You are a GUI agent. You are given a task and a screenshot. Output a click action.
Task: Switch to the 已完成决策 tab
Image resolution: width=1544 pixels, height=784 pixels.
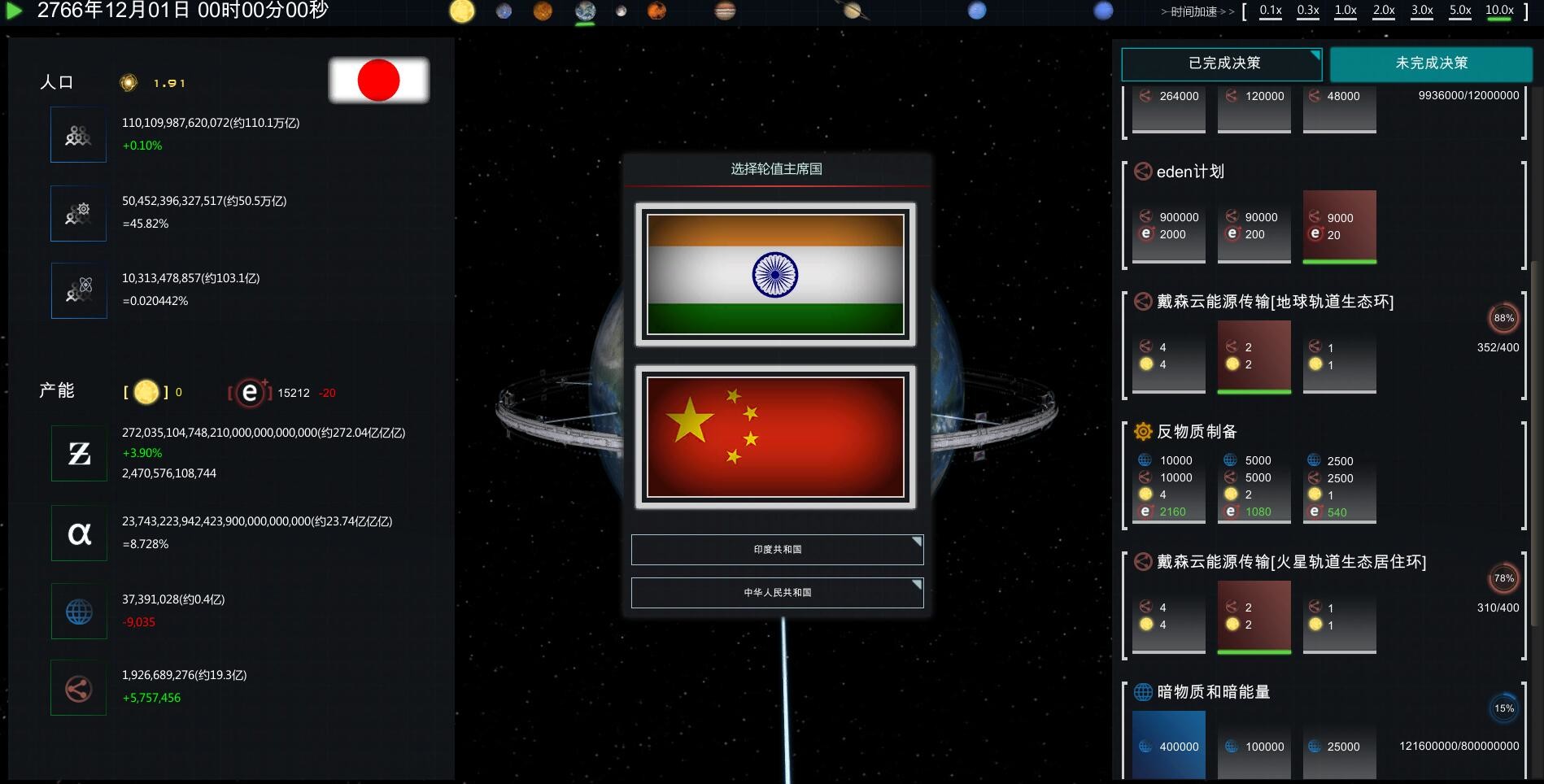(1221, 64)
